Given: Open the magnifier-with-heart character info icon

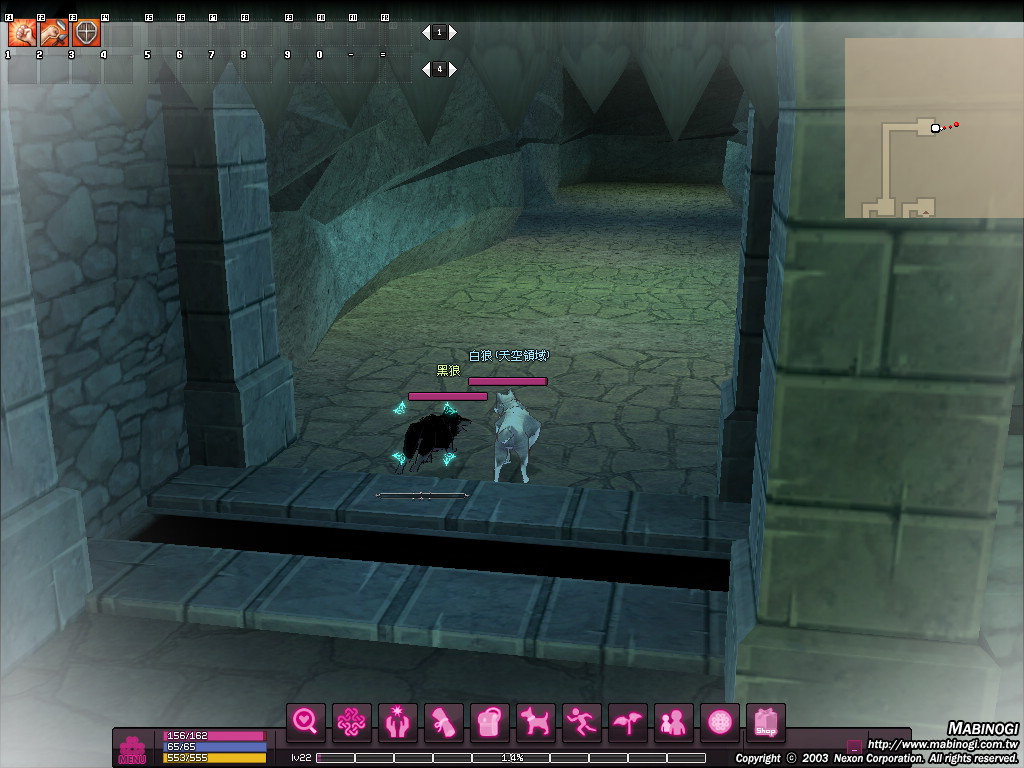Looking at the screenshot, I should (x=306, y=721).
